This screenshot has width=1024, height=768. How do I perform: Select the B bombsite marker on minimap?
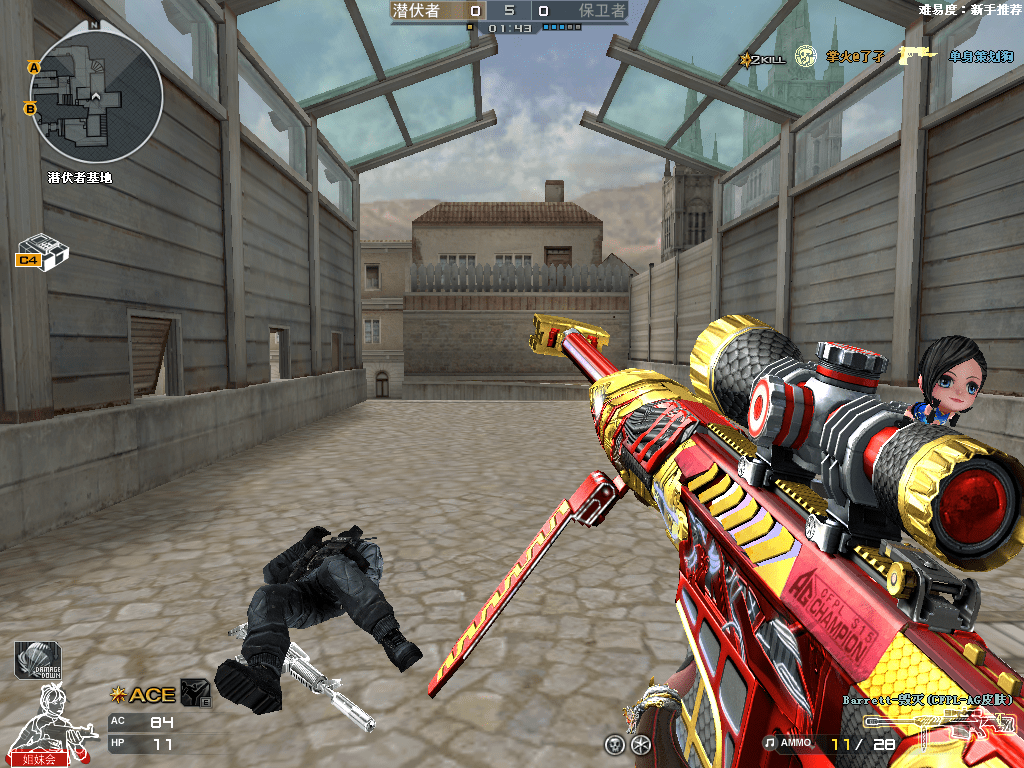pos(30,108)
